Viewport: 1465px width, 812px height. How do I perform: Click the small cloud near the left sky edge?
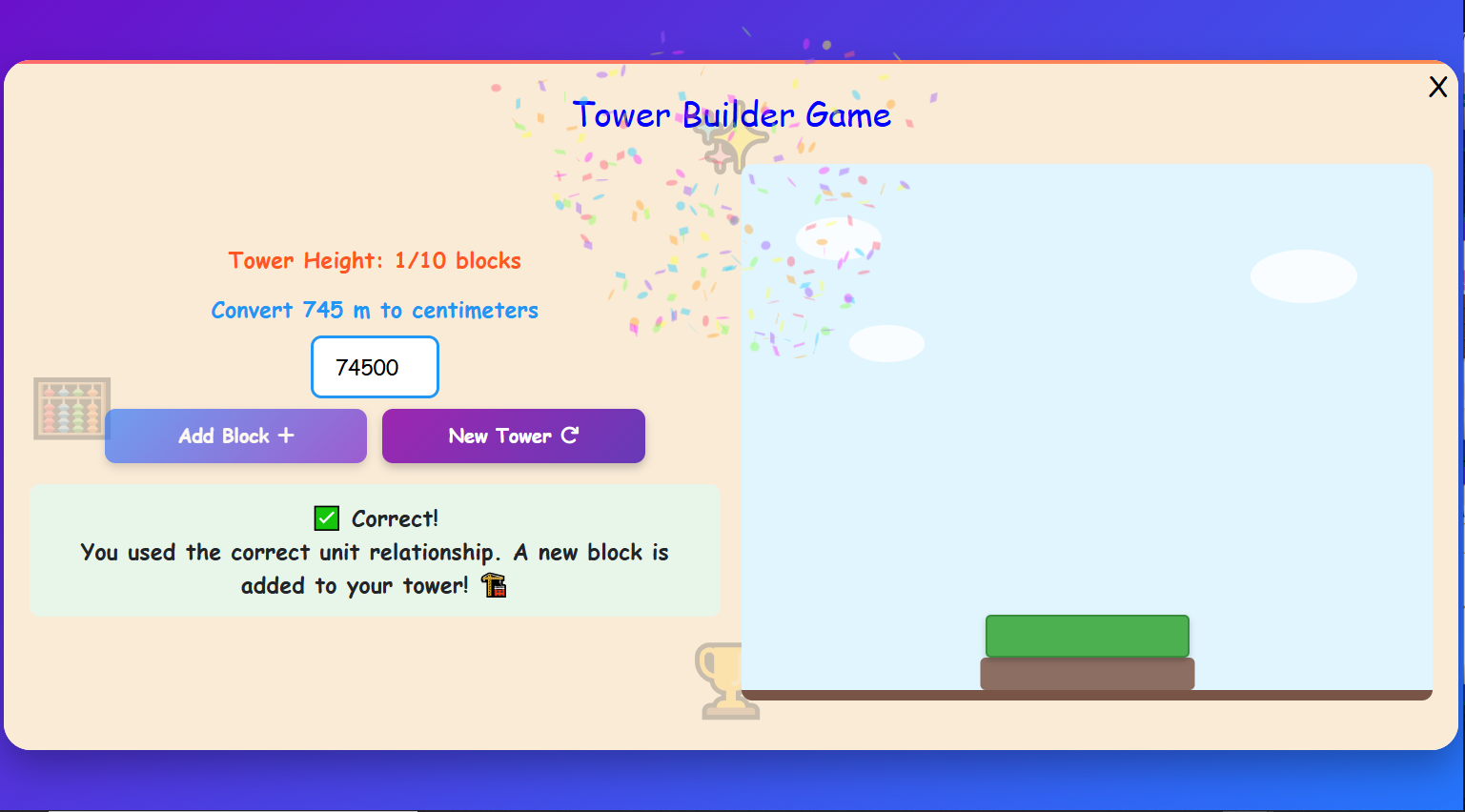tap(837, 240)
